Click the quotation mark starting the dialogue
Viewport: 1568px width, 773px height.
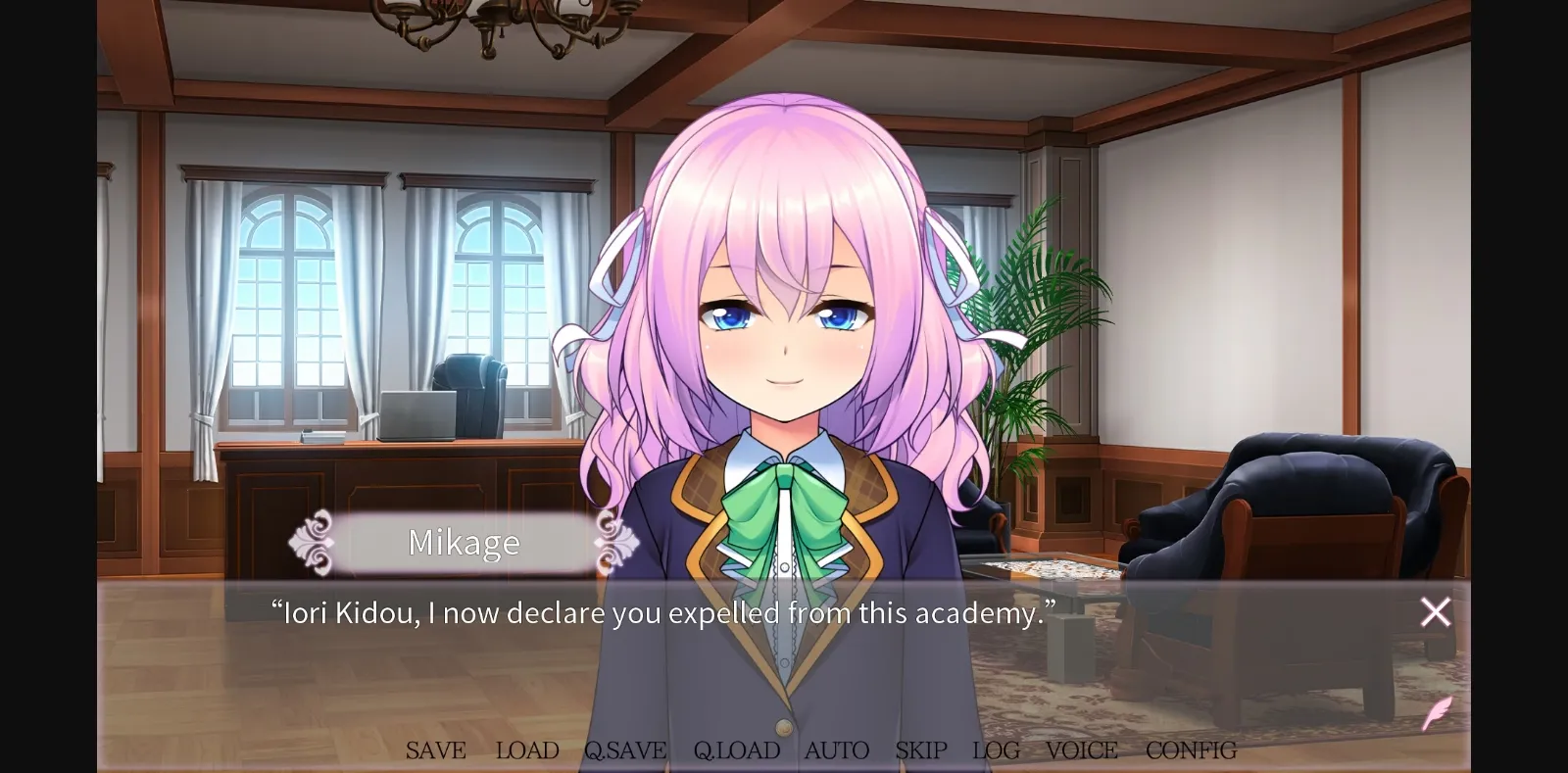pyautogui.click(x=277, y=605)
